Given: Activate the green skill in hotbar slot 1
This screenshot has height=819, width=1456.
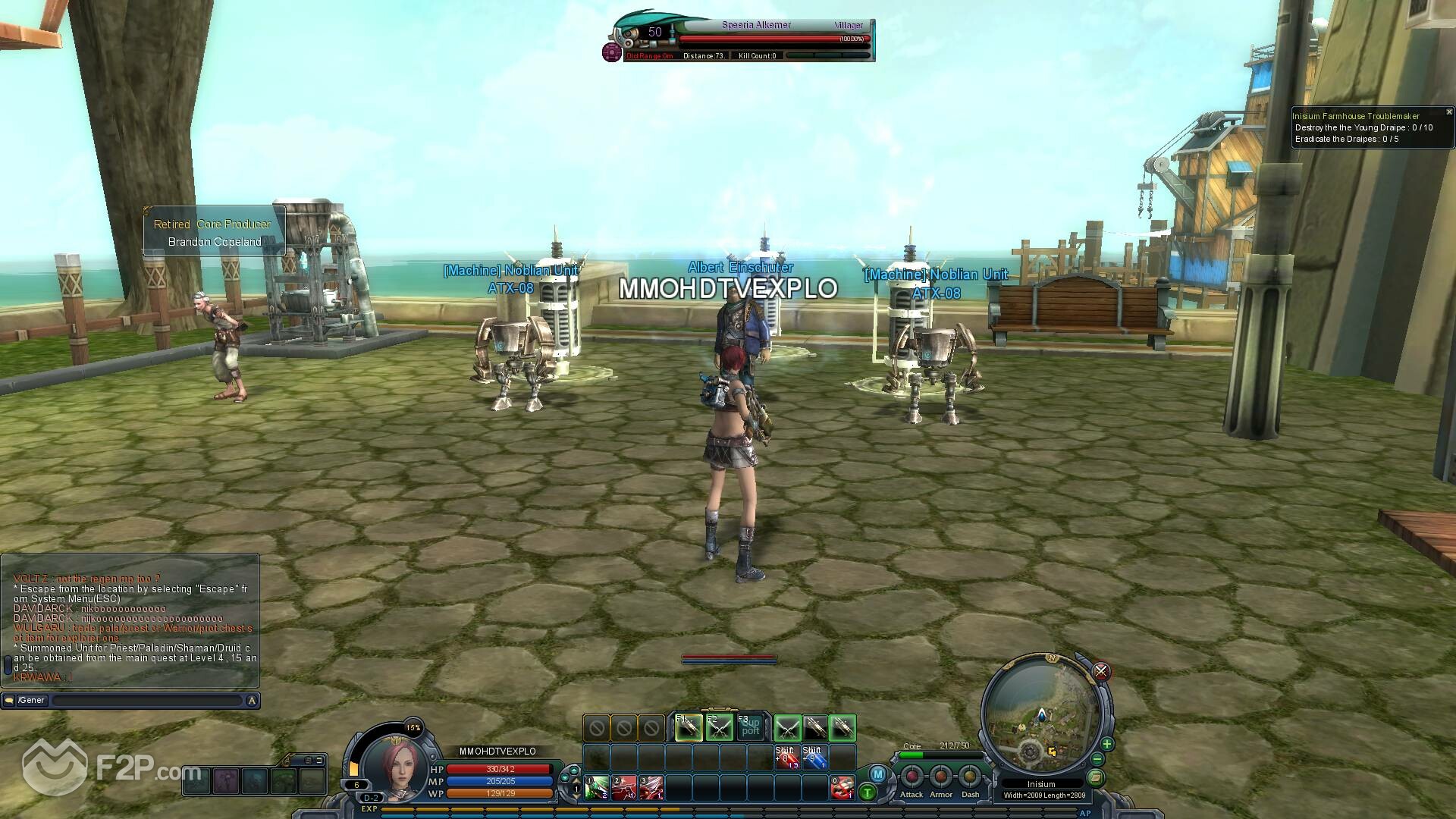Looking at the screenshot, I should pyautogui.click(x=595, y=788).
